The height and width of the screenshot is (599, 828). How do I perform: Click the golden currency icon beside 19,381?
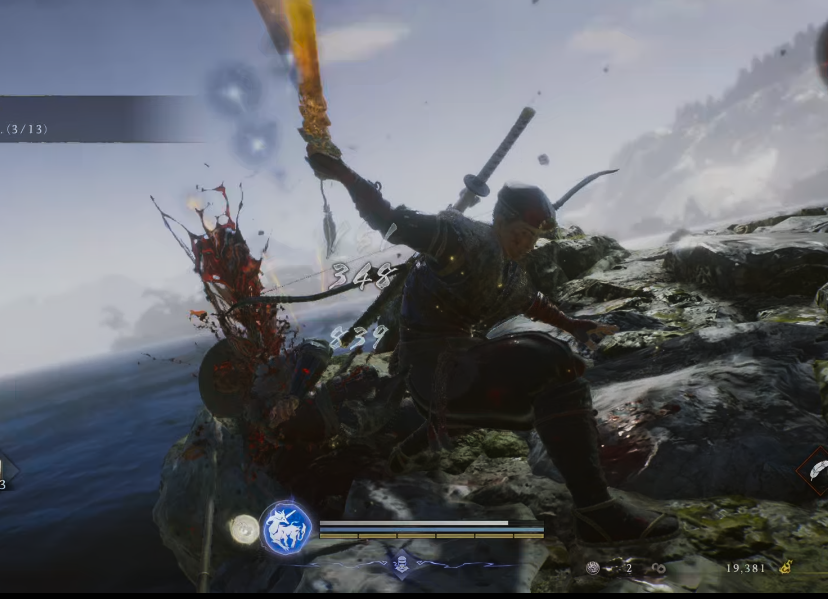(785, 567)
